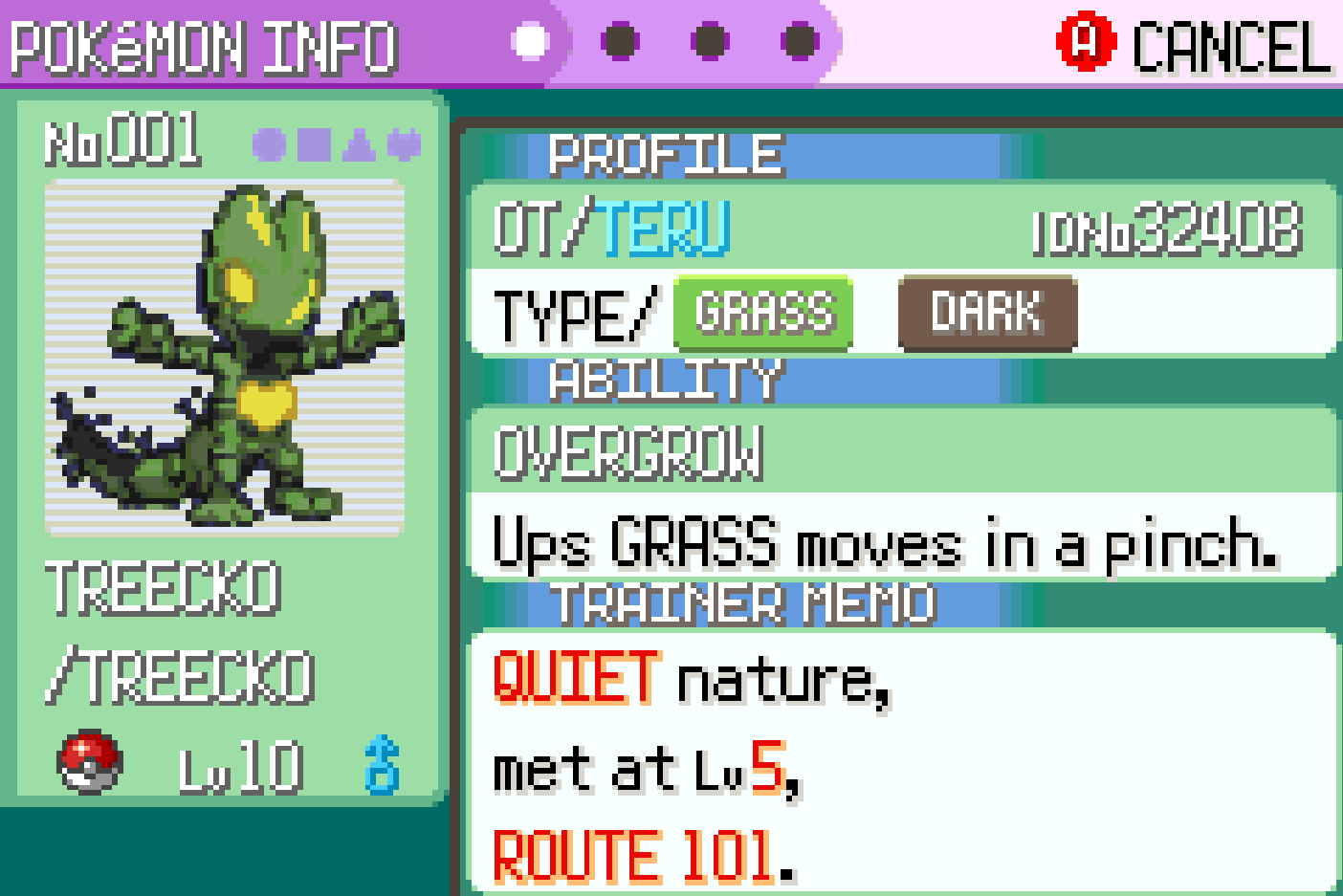Toggle the circle marking symbol
Viewport: 1343px width, 896px height.
(x=269, y=144)
